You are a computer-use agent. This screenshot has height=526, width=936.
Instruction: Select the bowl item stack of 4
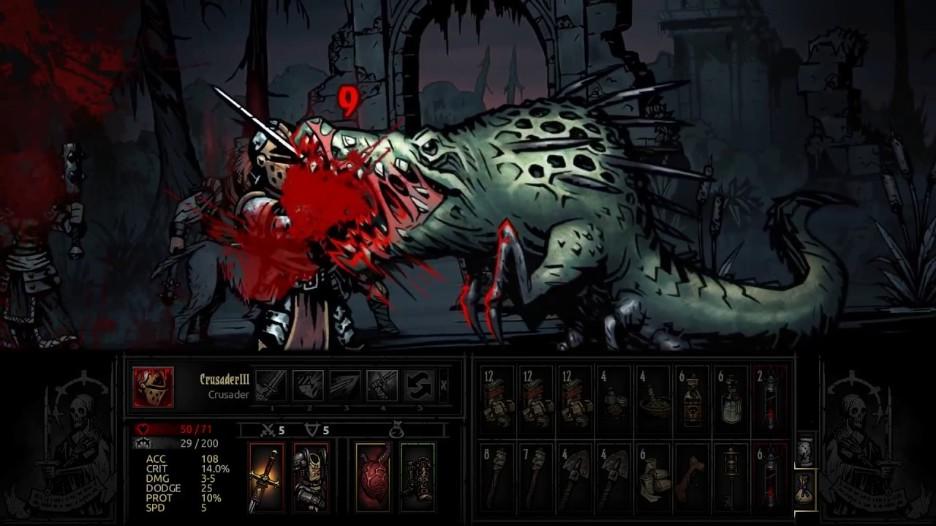[654, 397]
